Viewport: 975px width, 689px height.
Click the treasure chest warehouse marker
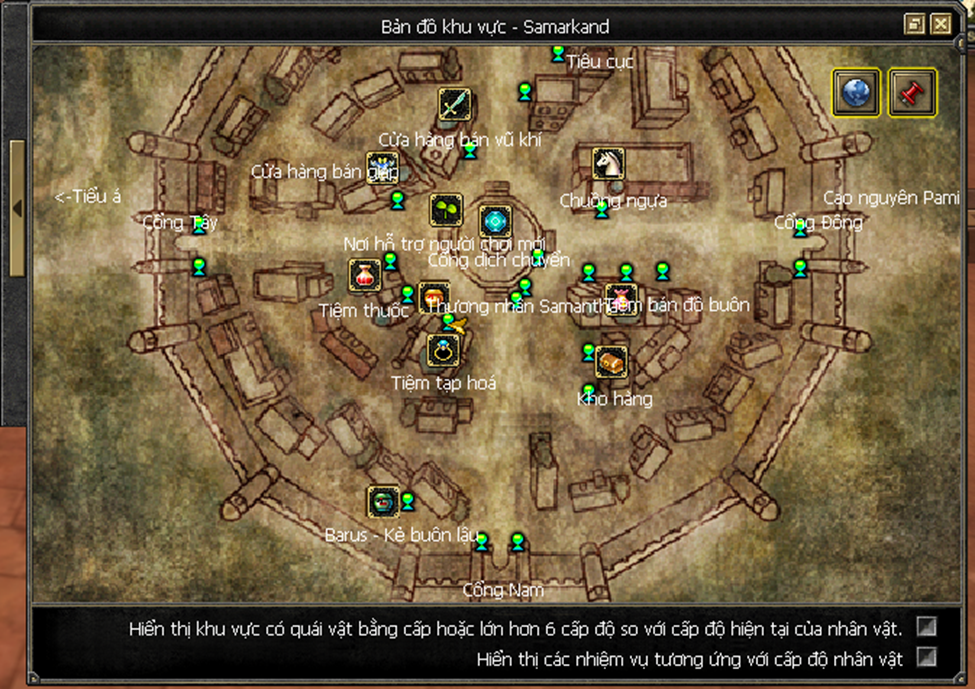(x=611, y=362)
